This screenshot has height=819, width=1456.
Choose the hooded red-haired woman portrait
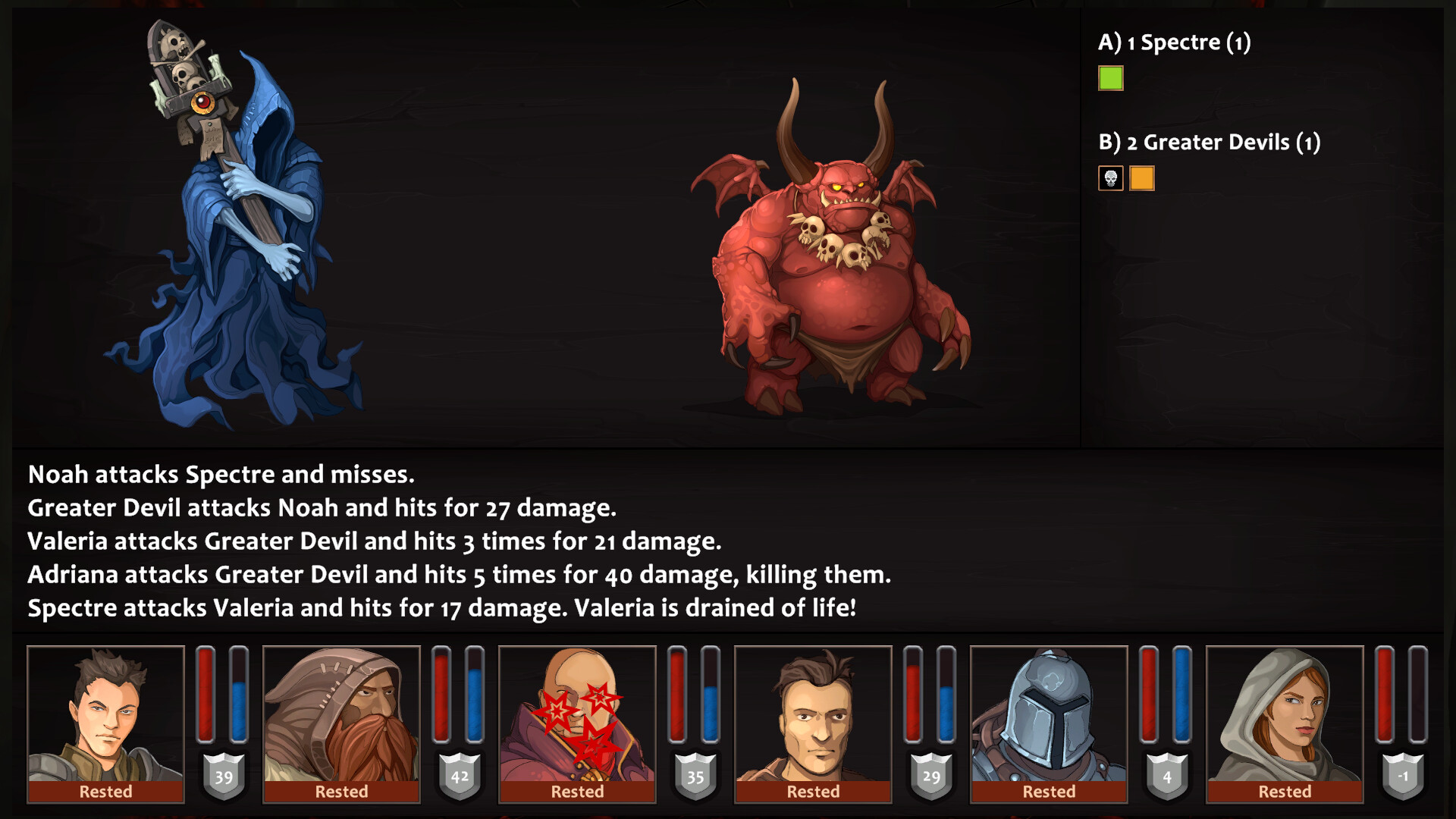(x=1285, y=715)
